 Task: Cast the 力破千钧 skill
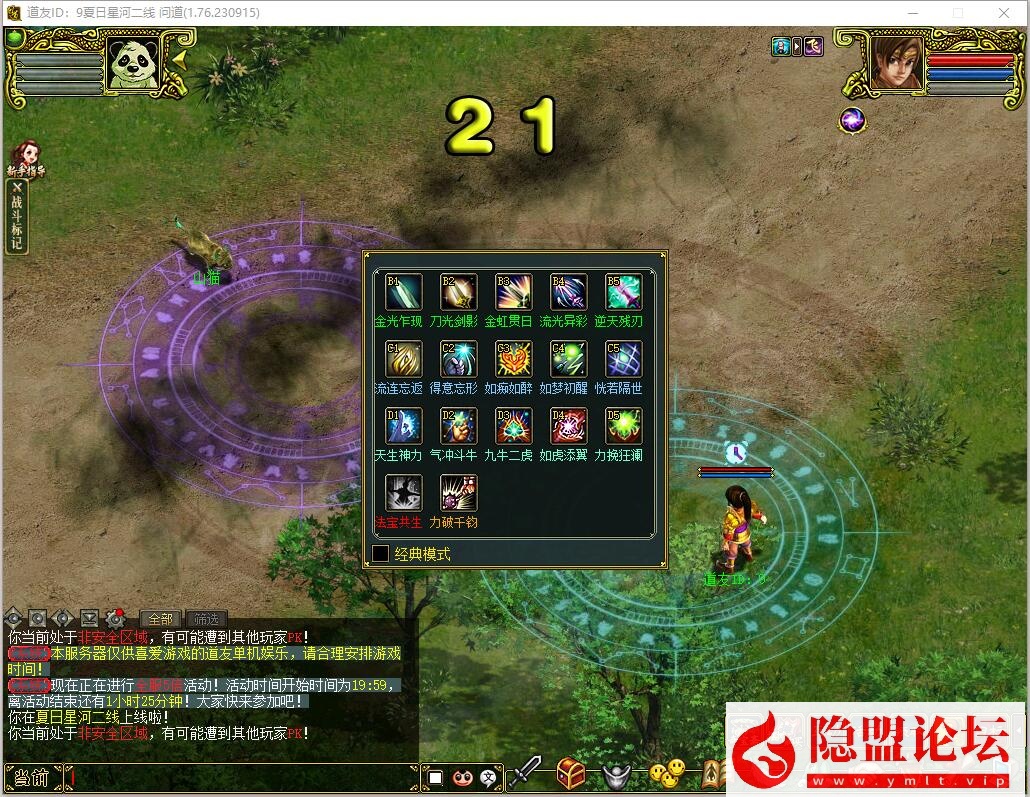click(459, 493)
